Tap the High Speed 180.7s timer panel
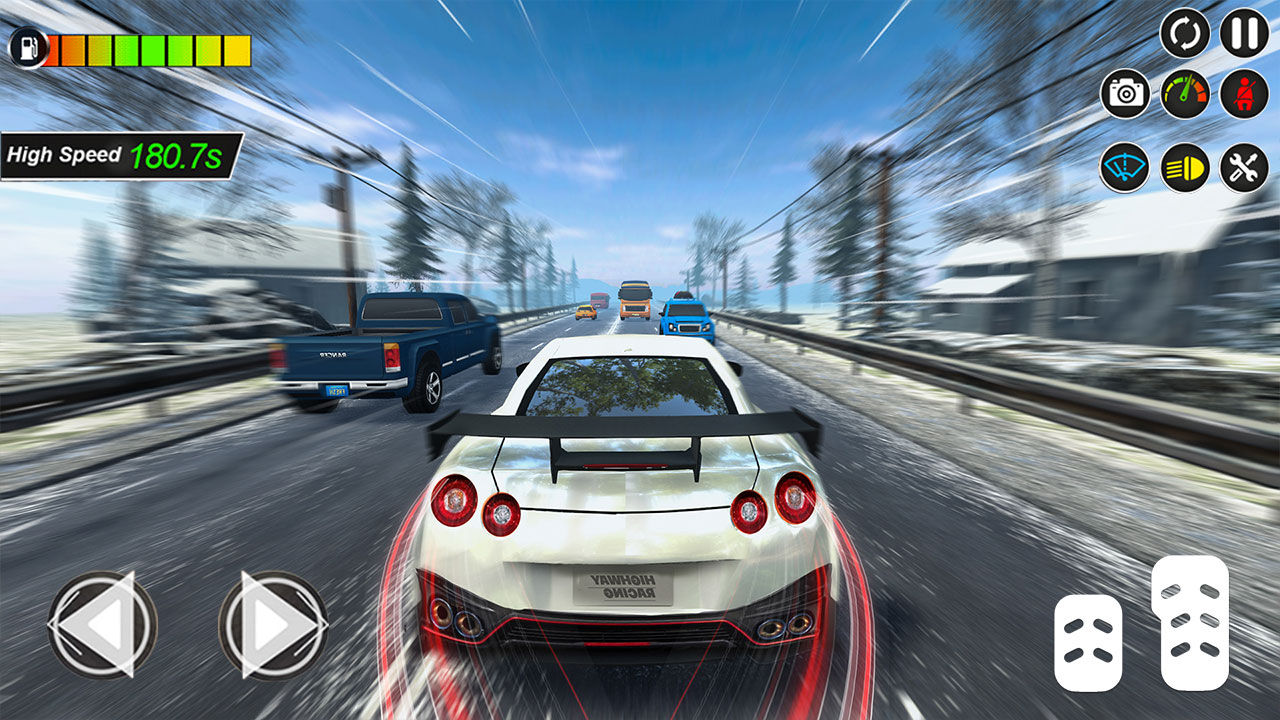Image resolution: width=1280 pixels, height=720 pixels. (115, 152)
